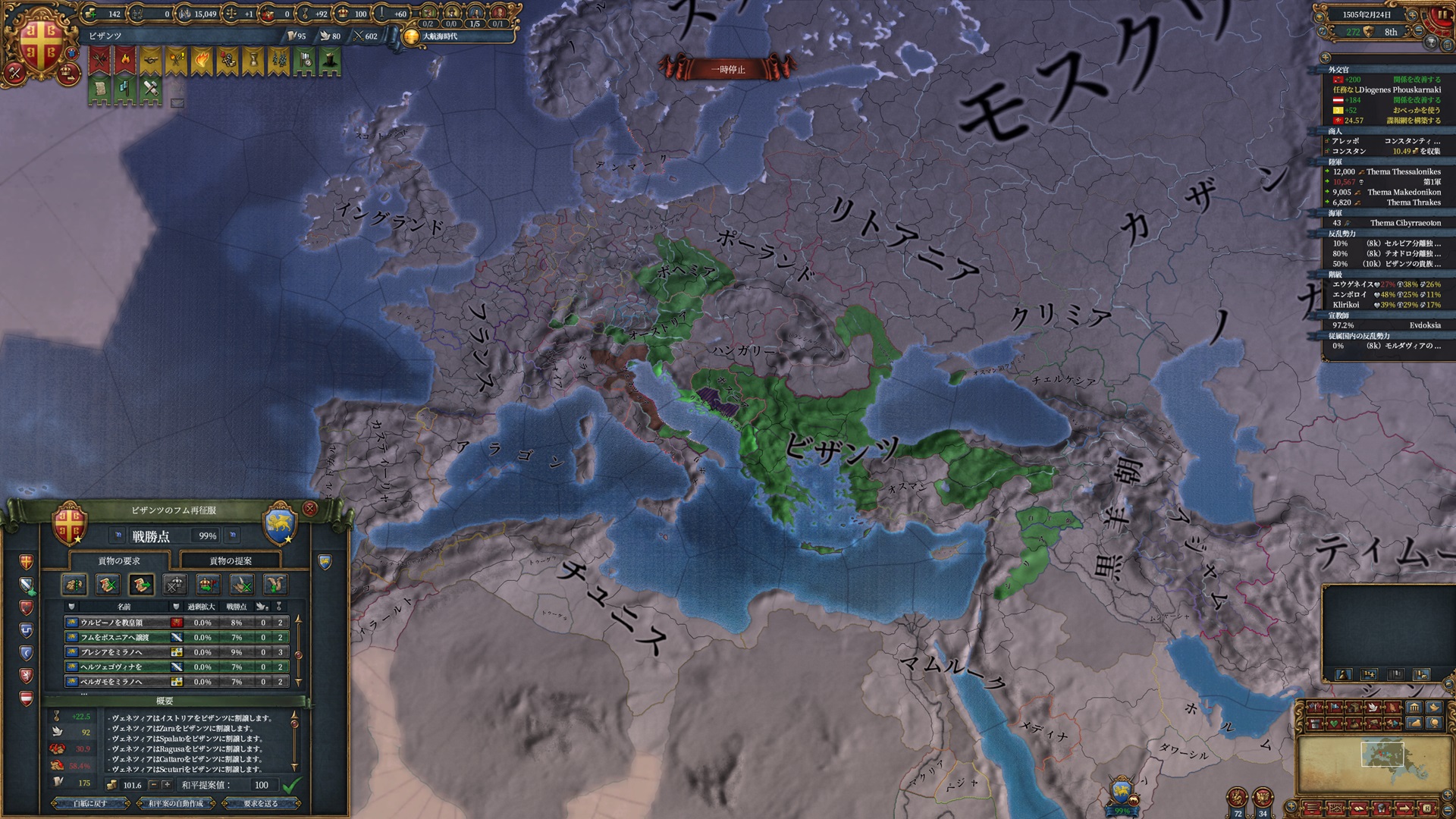The width and height of the screenshot is (1456, 819).
Task: Click the down arrow on the demands list scroller
Action: coord(297,679)
